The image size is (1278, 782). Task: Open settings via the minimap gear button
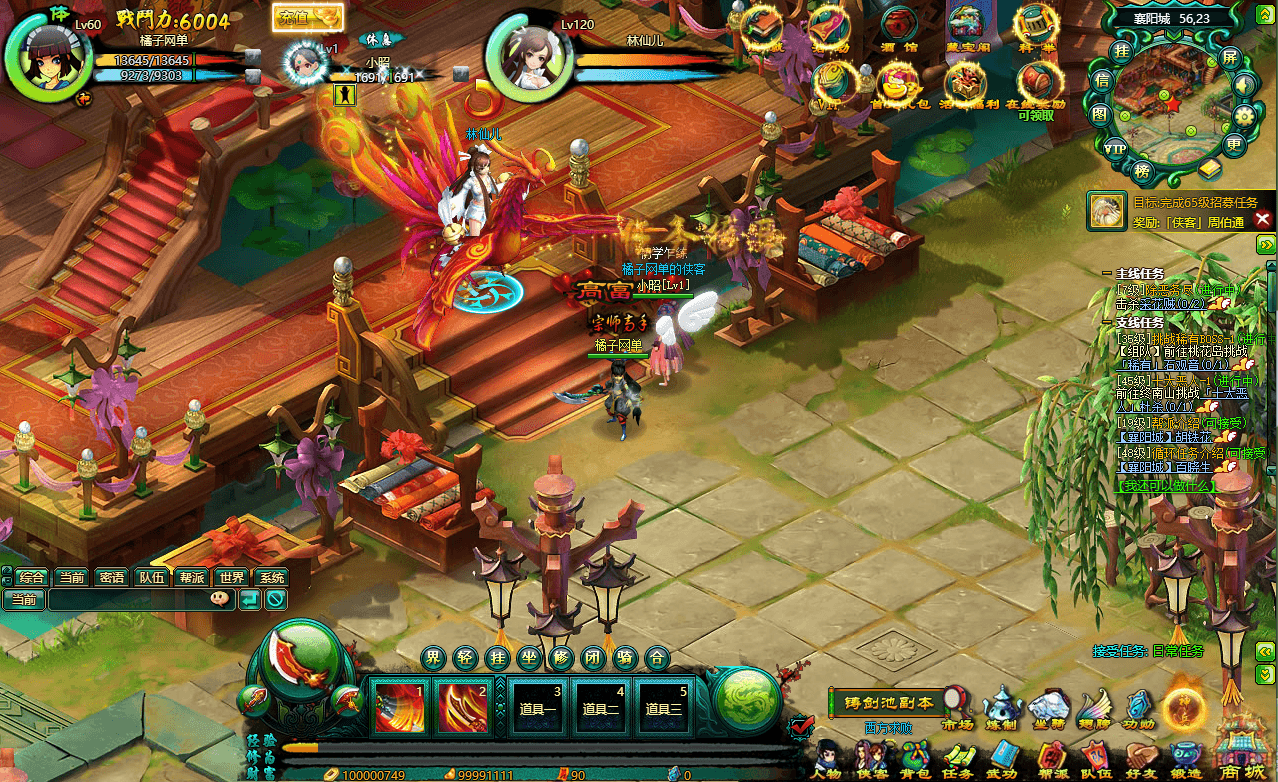(1244, 115)
